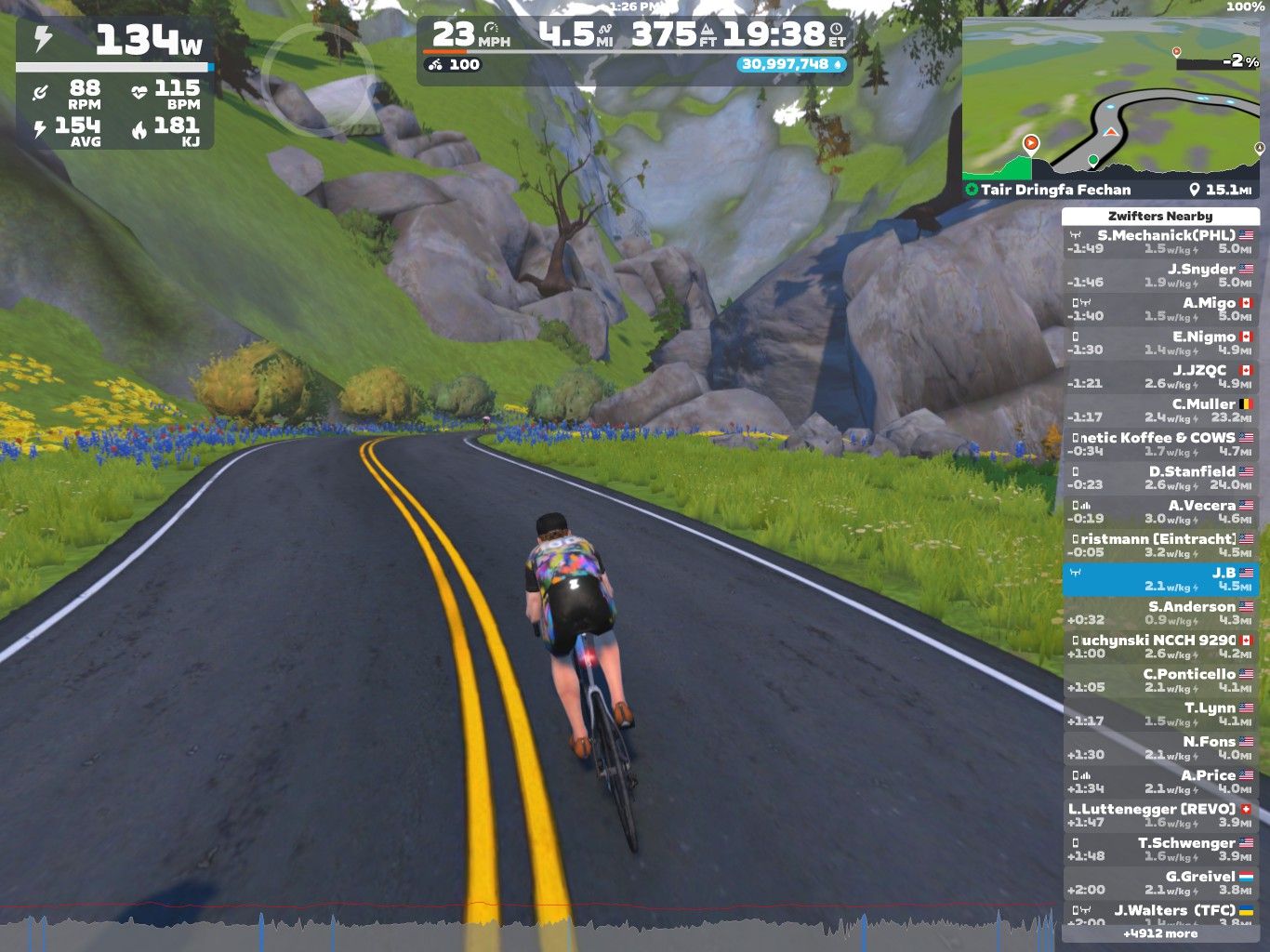
Task: Pick L.Luttenegger (REVO) from the list
Action: click(x=1160, y=815)
